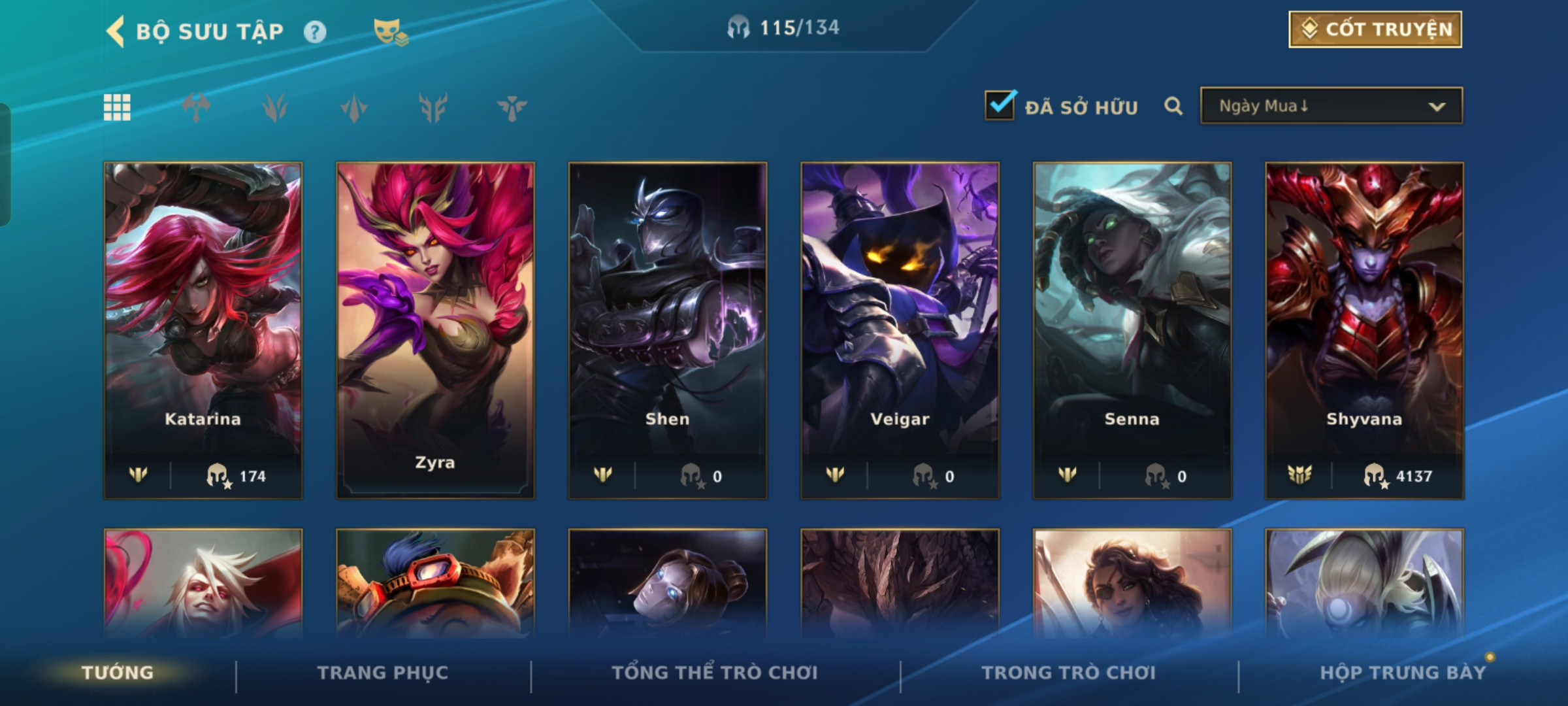Open the Hộp Trưng Bày tab

pyautogui.click(x=1403, y=673)
